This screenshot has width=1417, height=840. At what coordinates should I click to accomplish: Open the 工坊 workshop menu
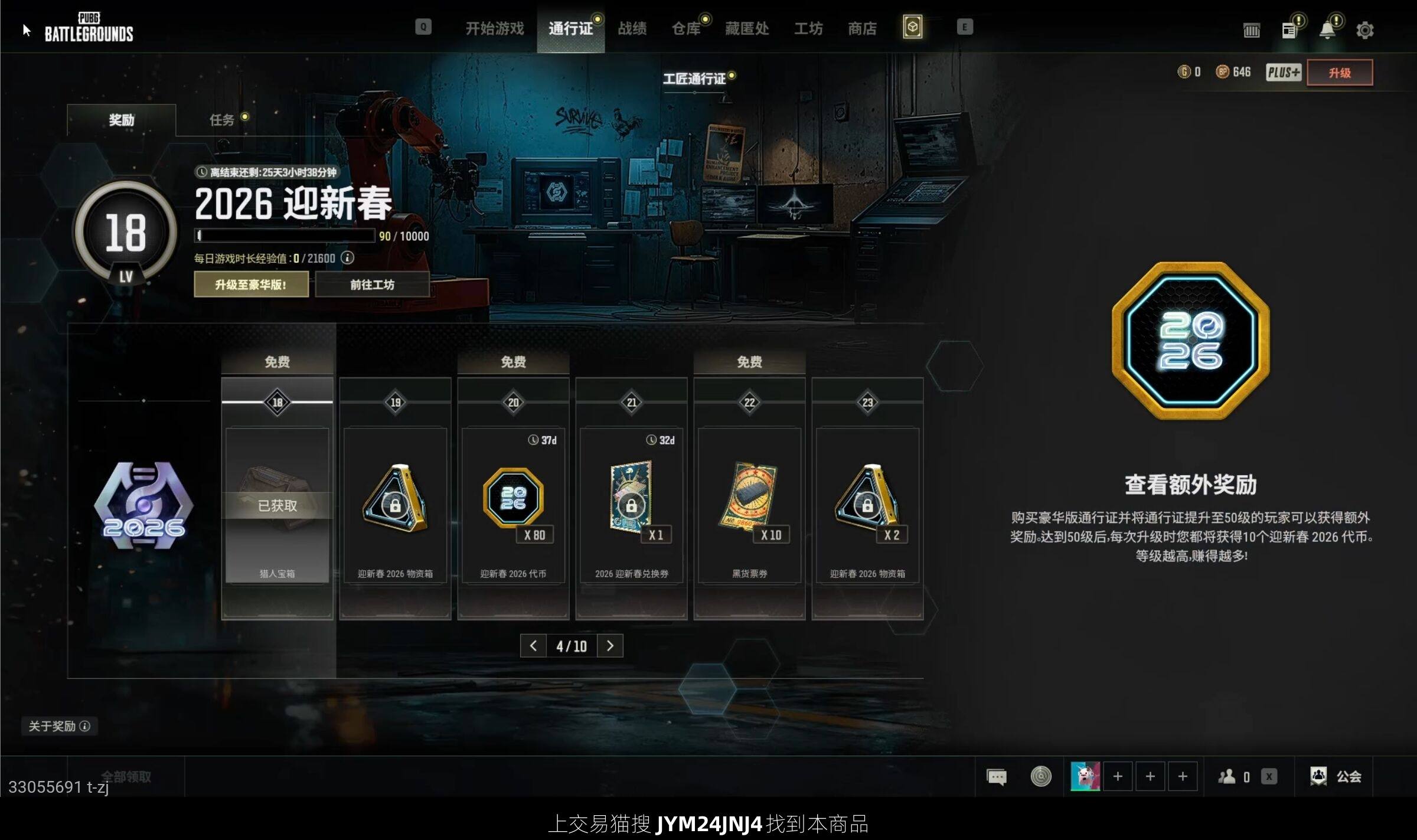click(808, 28)
